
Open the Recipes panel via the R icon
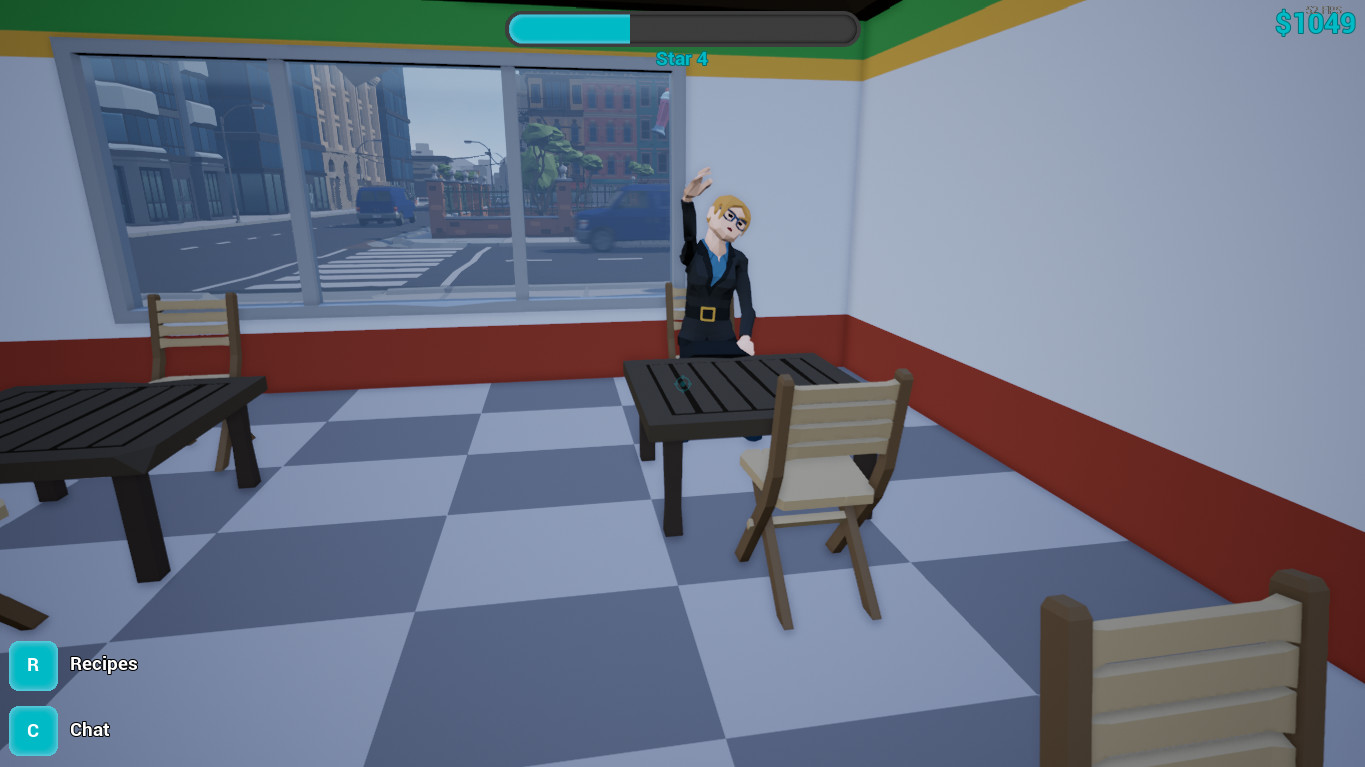(x=32, y=665)
